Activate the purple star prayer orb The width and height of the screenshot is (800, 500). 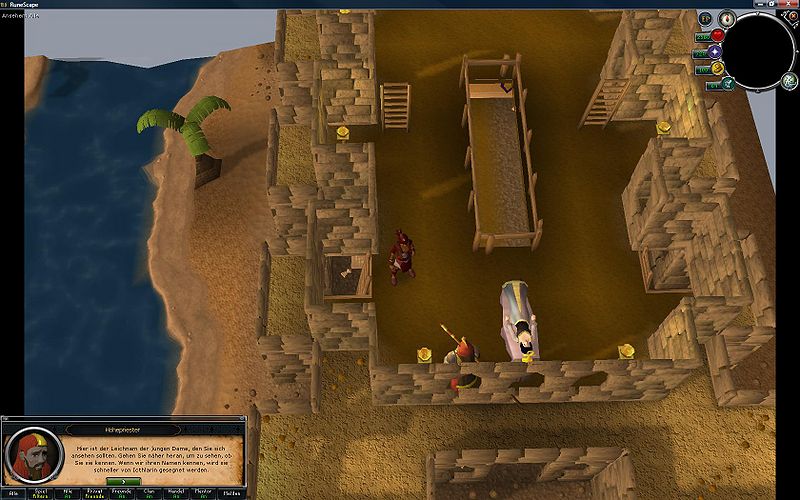(715, 52)
